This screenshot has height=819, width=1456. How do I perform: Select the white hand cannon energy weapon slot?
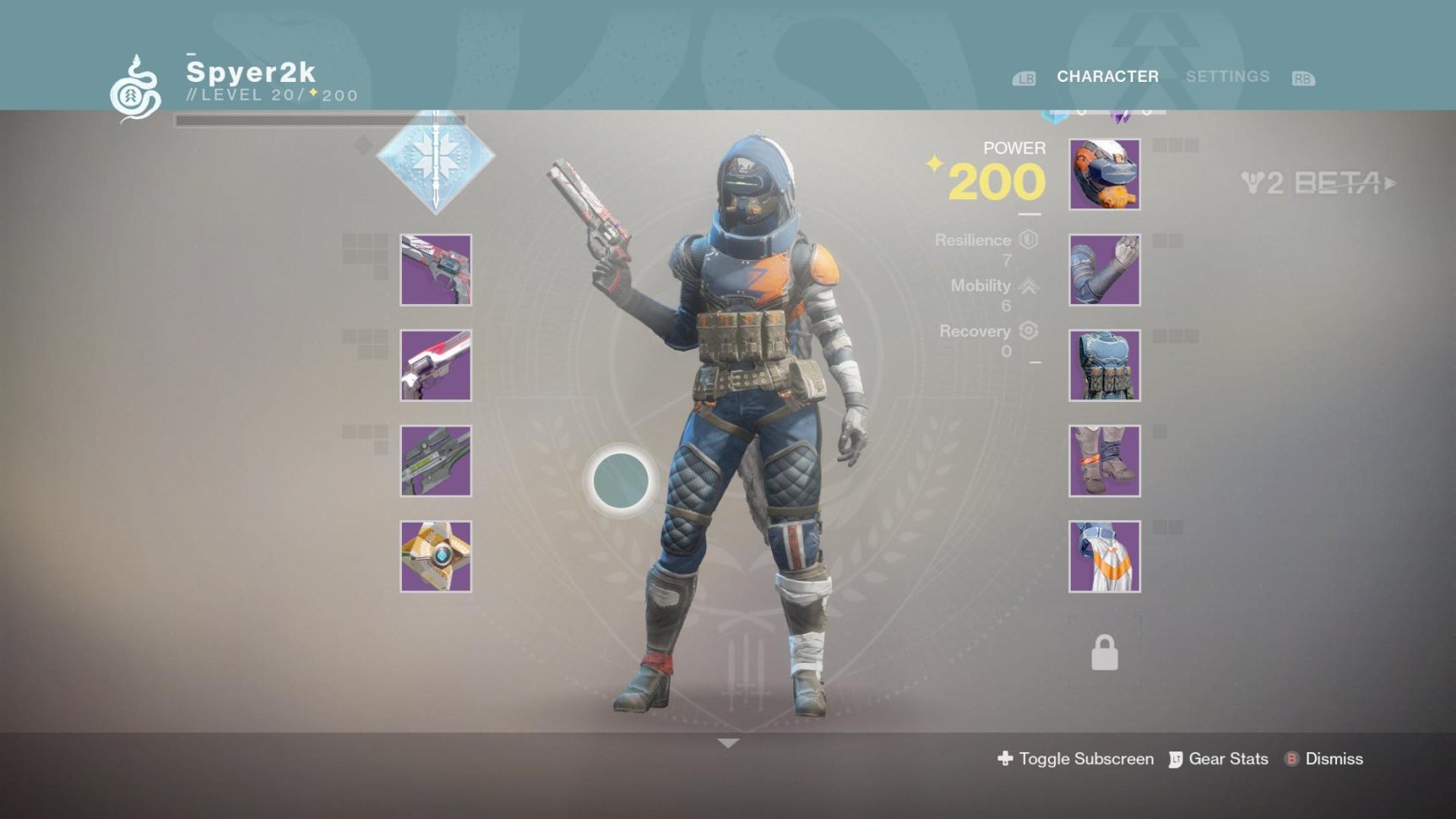[436, 366]
